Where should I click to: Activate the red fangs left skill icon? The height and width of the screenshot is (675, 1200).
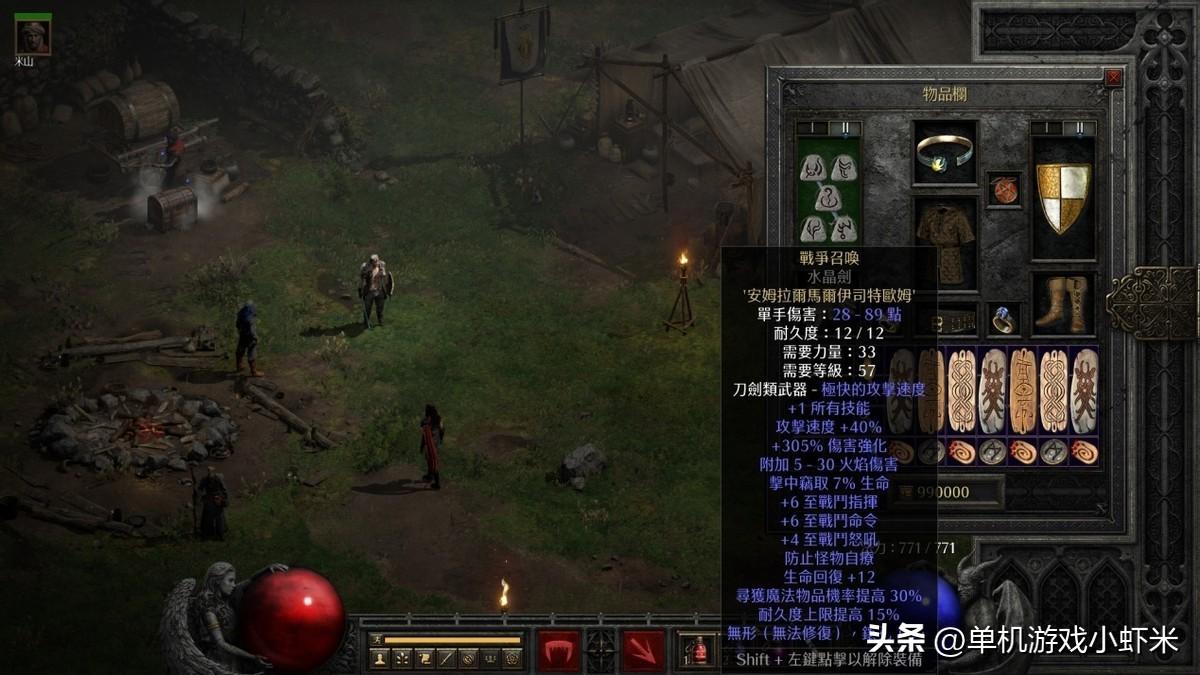(559, 650)
